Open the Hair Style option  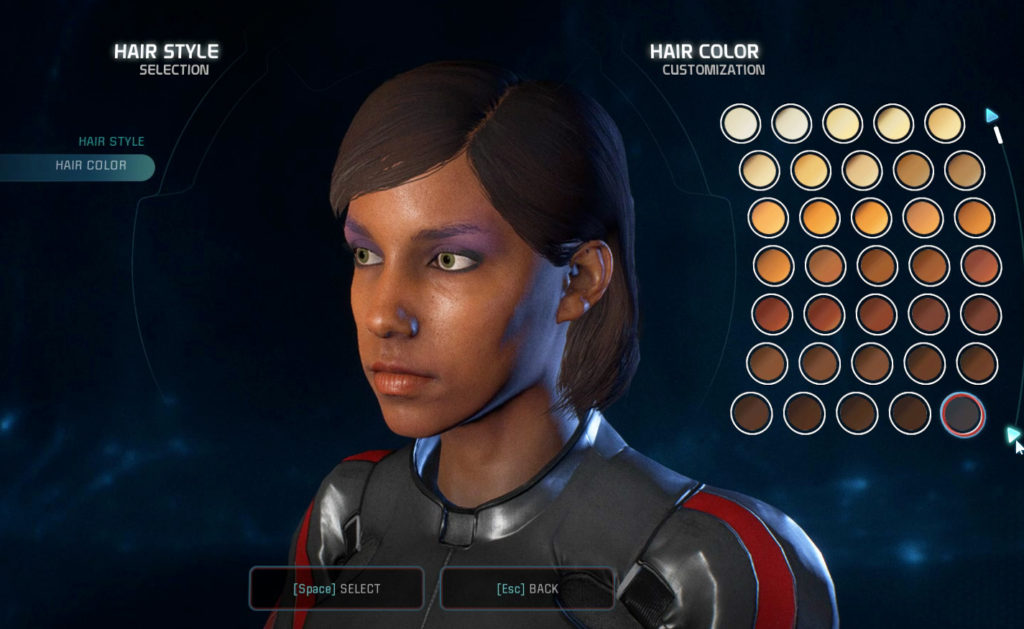(x=111, y=142)
